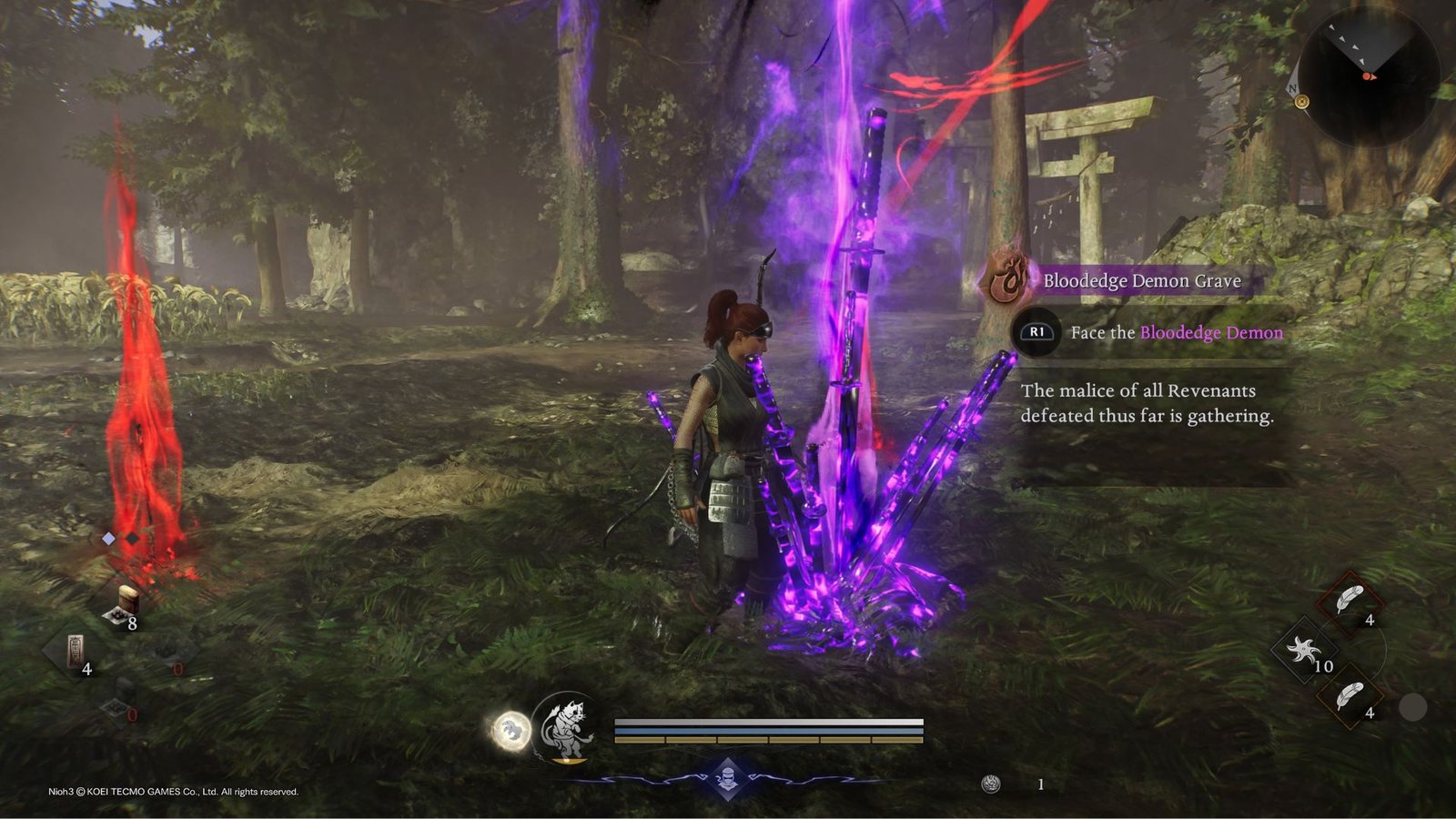The height and width of the screenshot is (819, 1456).
Task: Select the shuriken slot showing 10
Action: pos(1303,650)
